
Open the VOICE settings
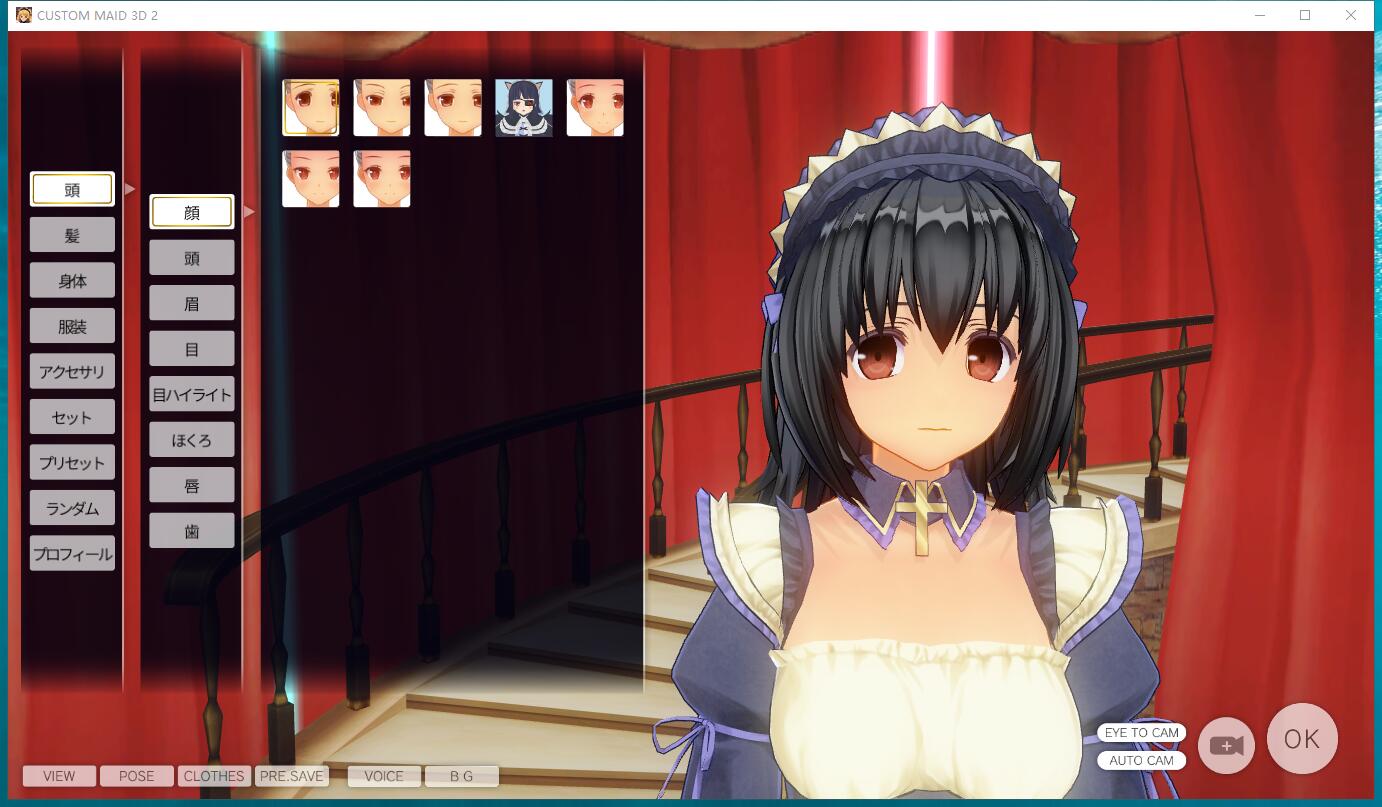pos(384,776)
